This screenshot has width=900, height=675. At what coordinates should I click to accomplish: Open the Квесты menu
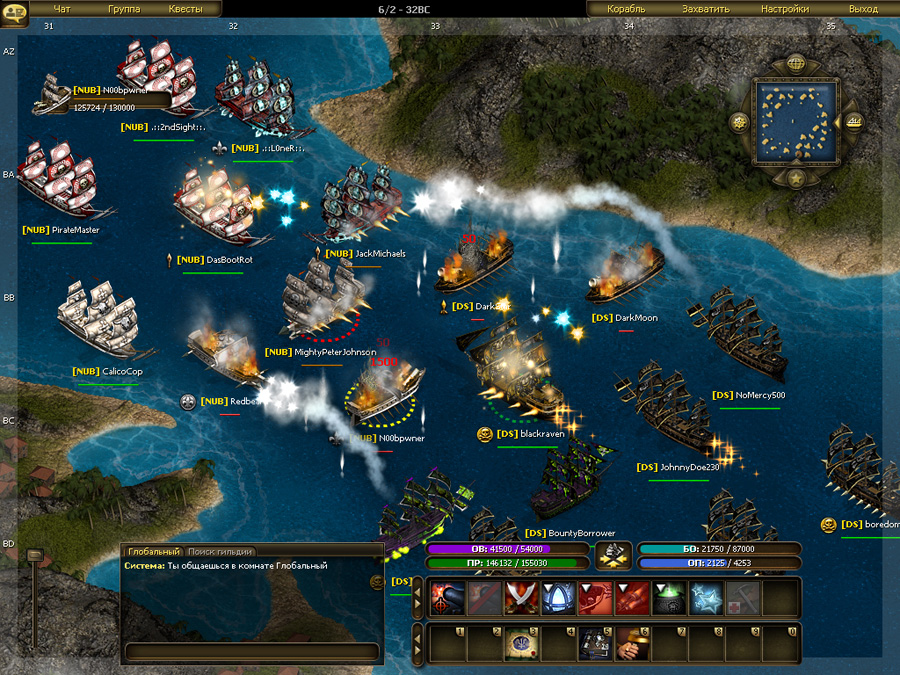coord(185,9)
